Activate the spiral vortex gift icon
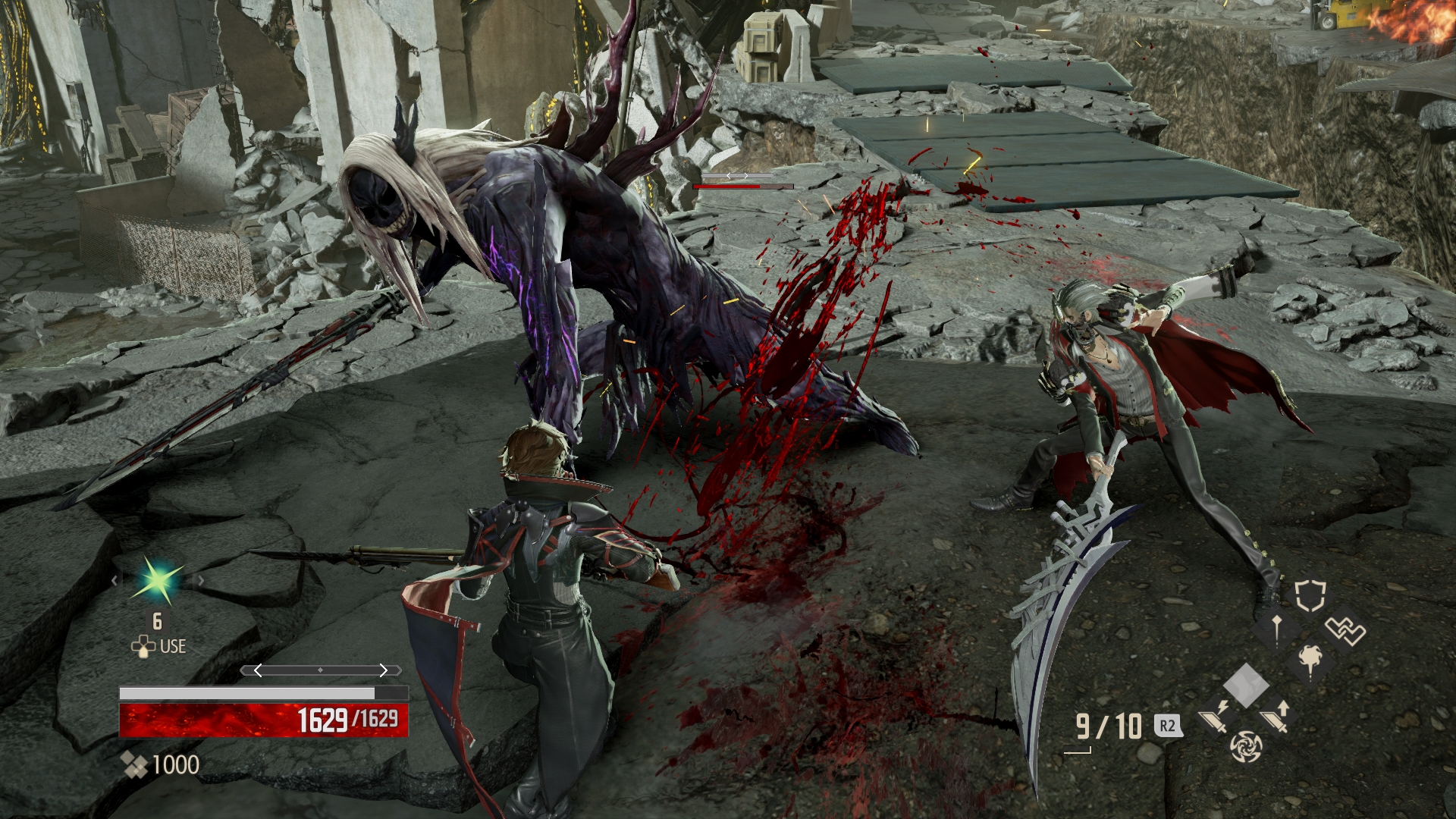 [x=1245, y=745]
